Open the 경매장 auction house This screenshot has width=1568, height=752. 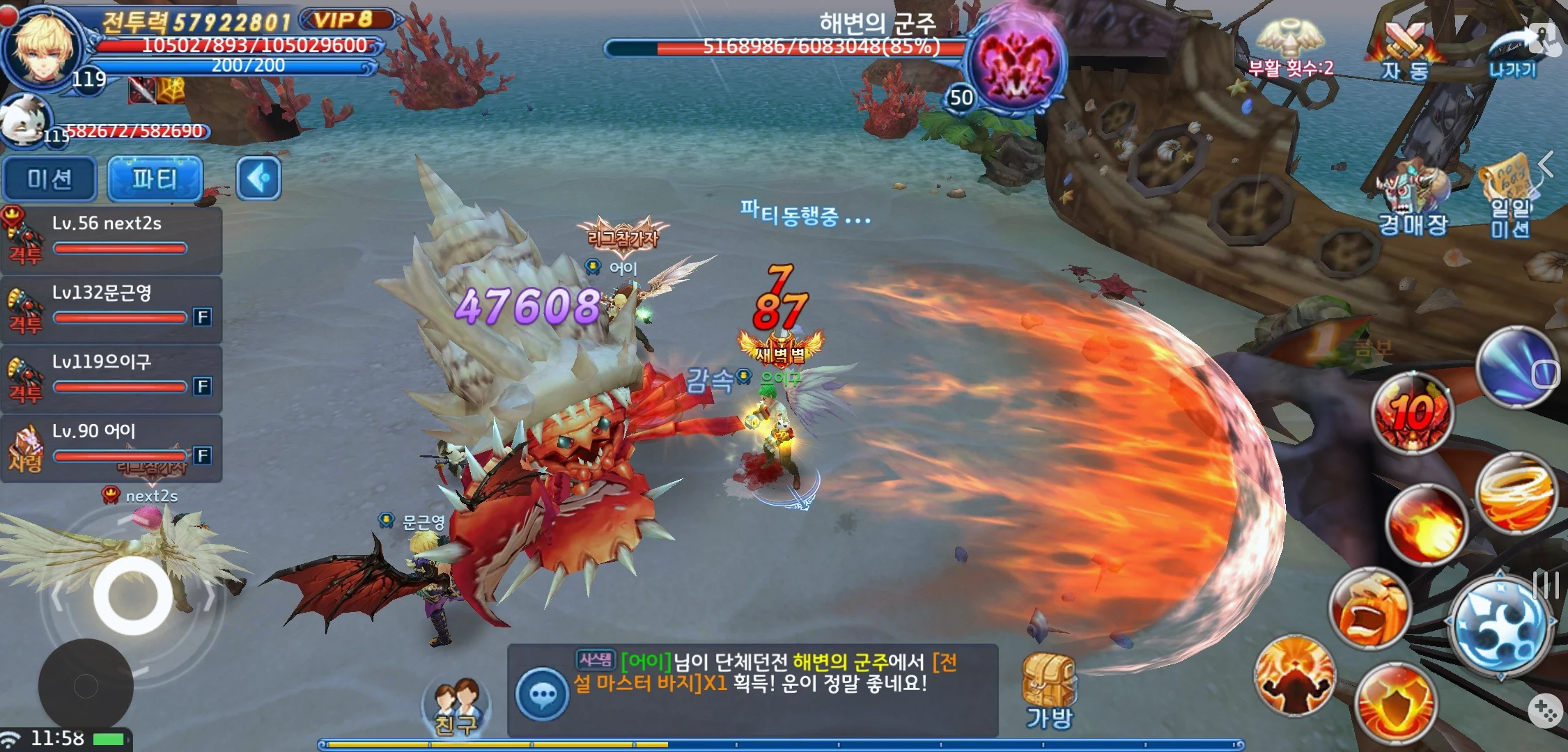point(1413,200)
